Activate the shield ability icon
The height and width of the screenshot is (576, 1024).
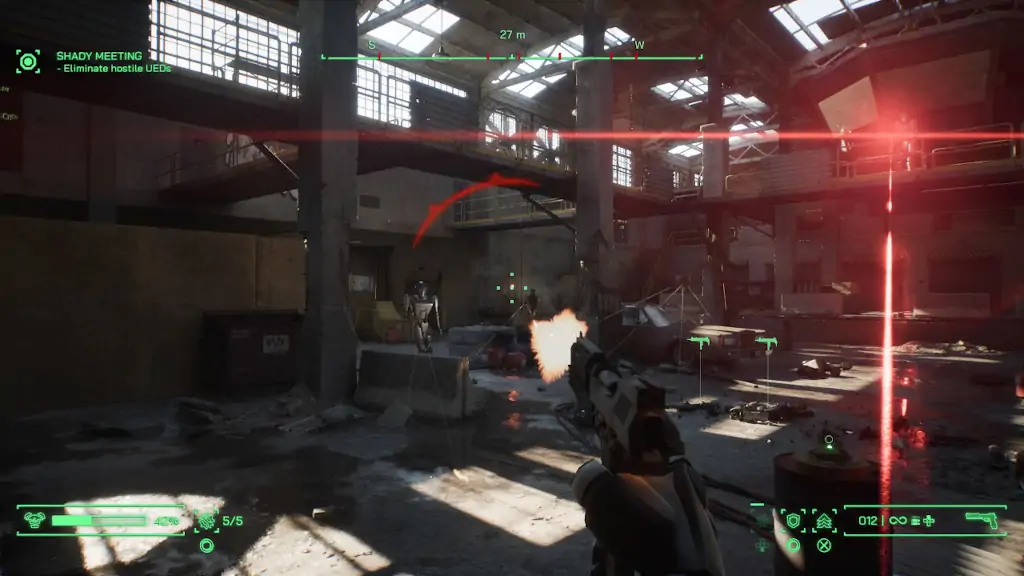793,520
